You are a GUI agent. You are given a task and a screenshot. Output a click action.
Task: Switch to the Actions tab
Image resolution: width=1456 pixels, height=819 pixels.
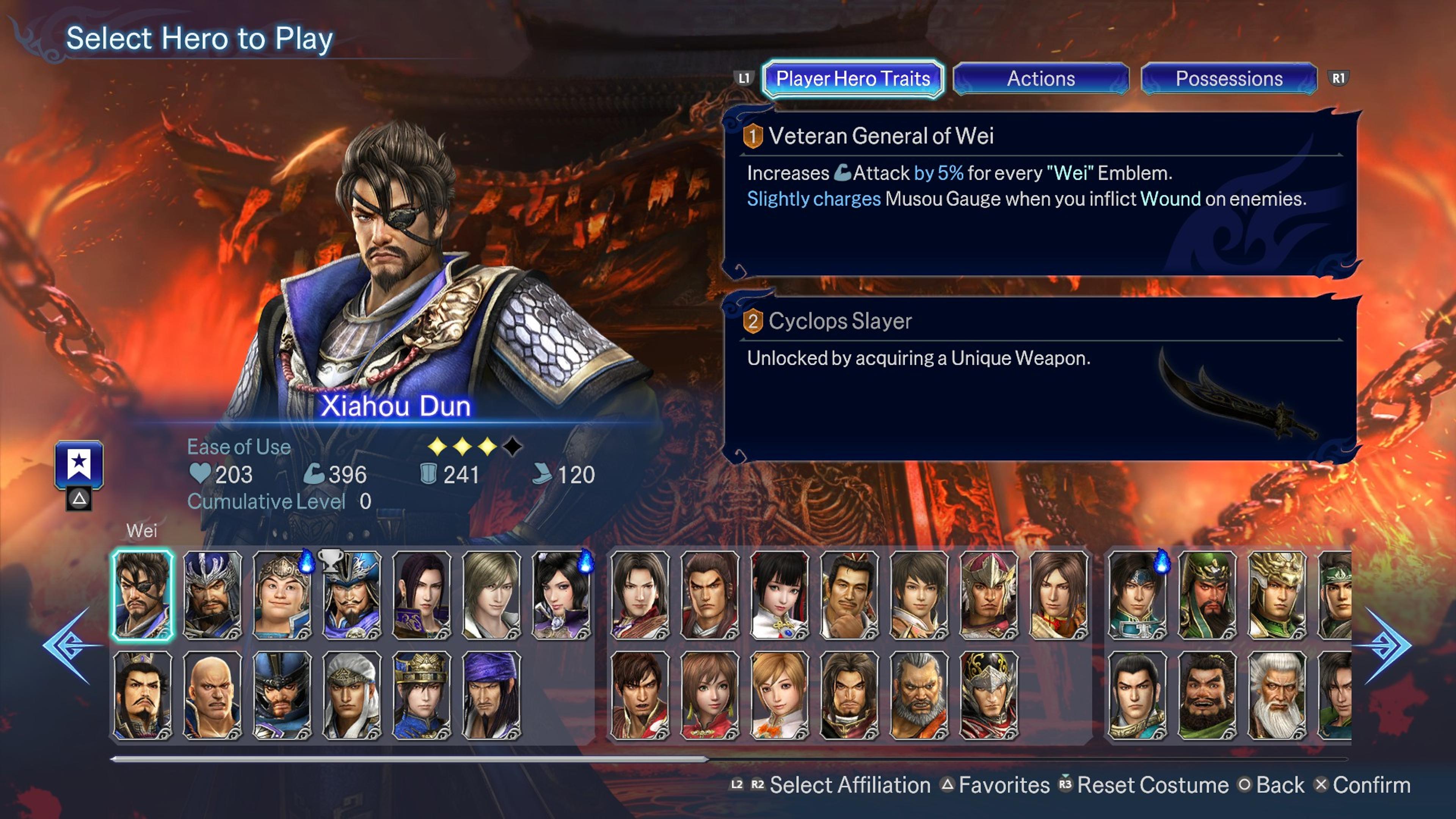pos(1040,78)
